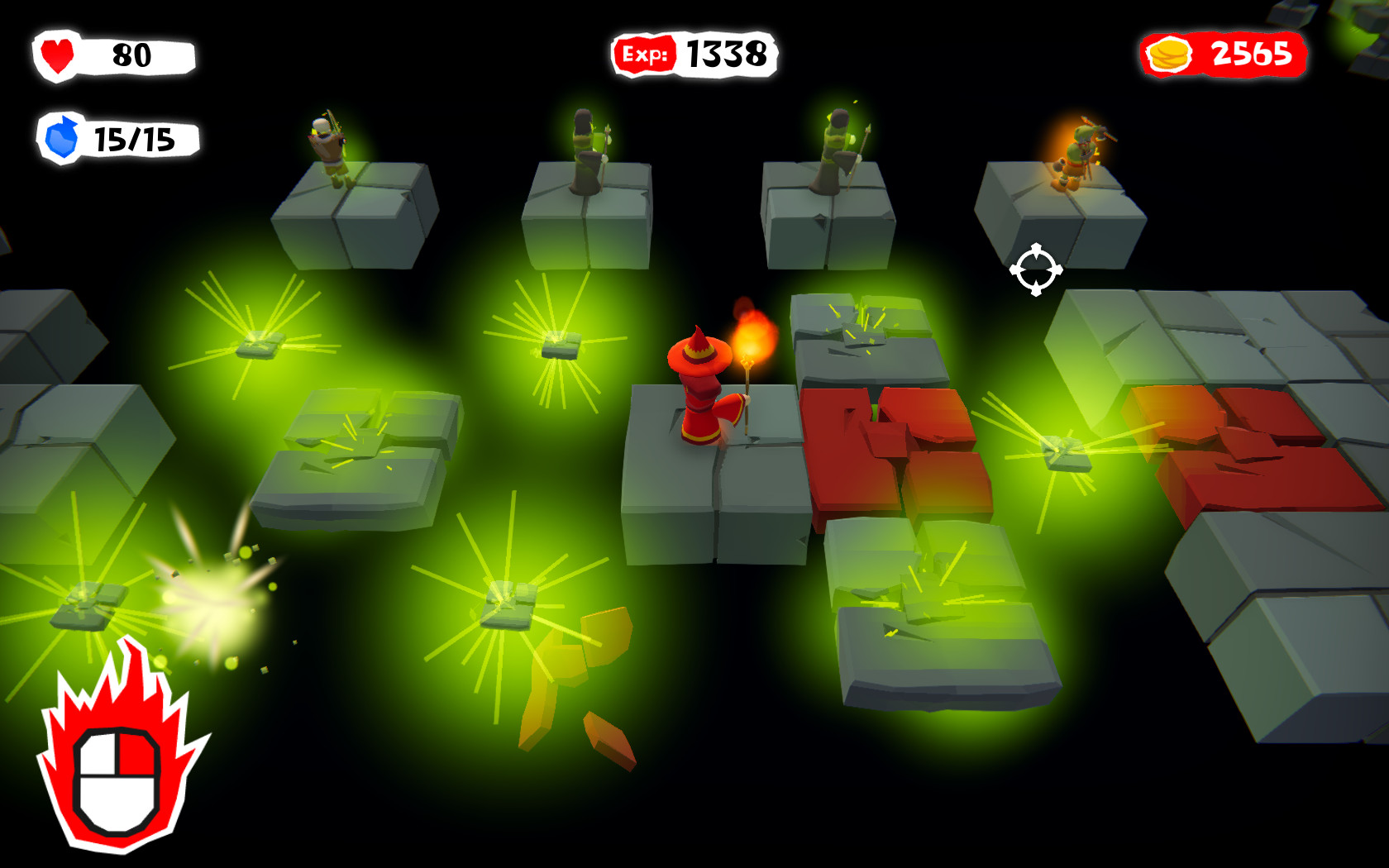Toggle the mana counter showing 15/15
The image size is (1389, 868).
(x=135, y=140)
